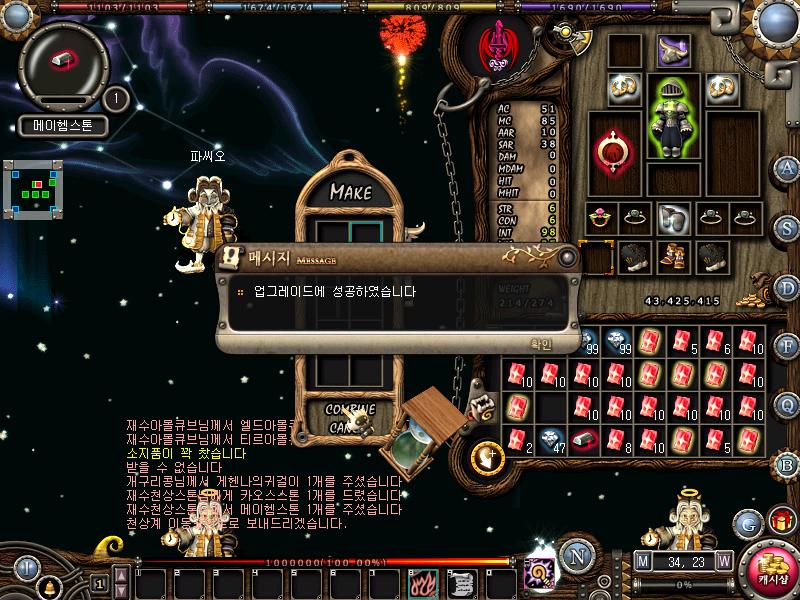
Task: Select the equipped boots slot
Action: [x=673, y=257]
